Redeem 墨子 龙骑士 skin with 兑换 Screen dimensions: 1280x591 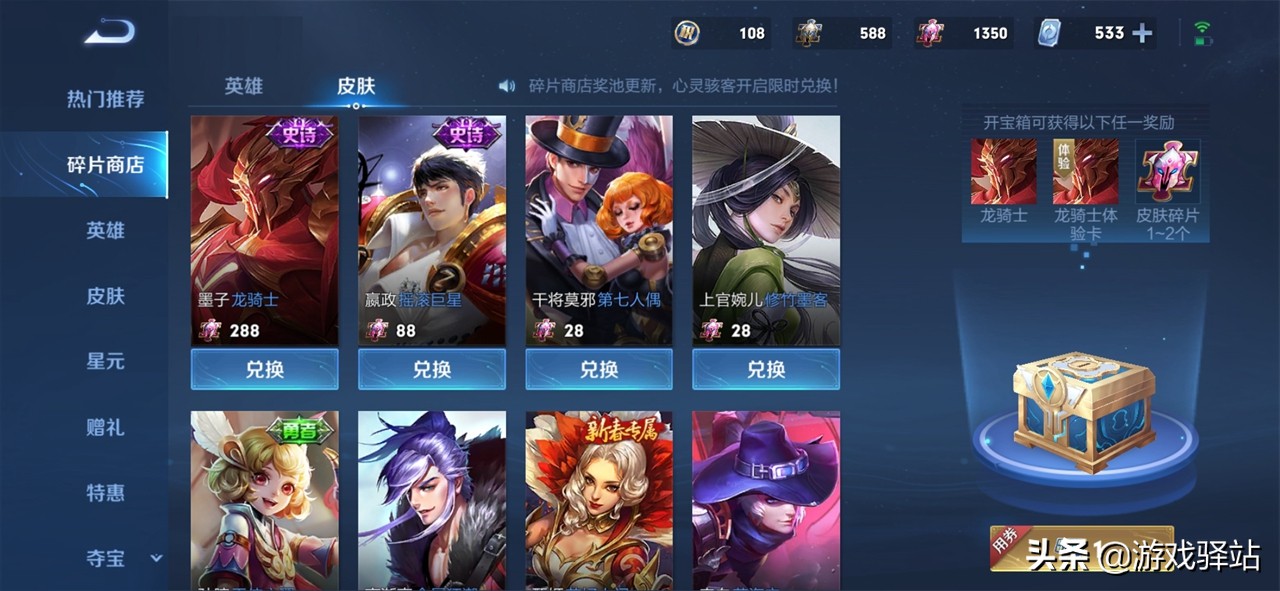[x=264, y=369]
